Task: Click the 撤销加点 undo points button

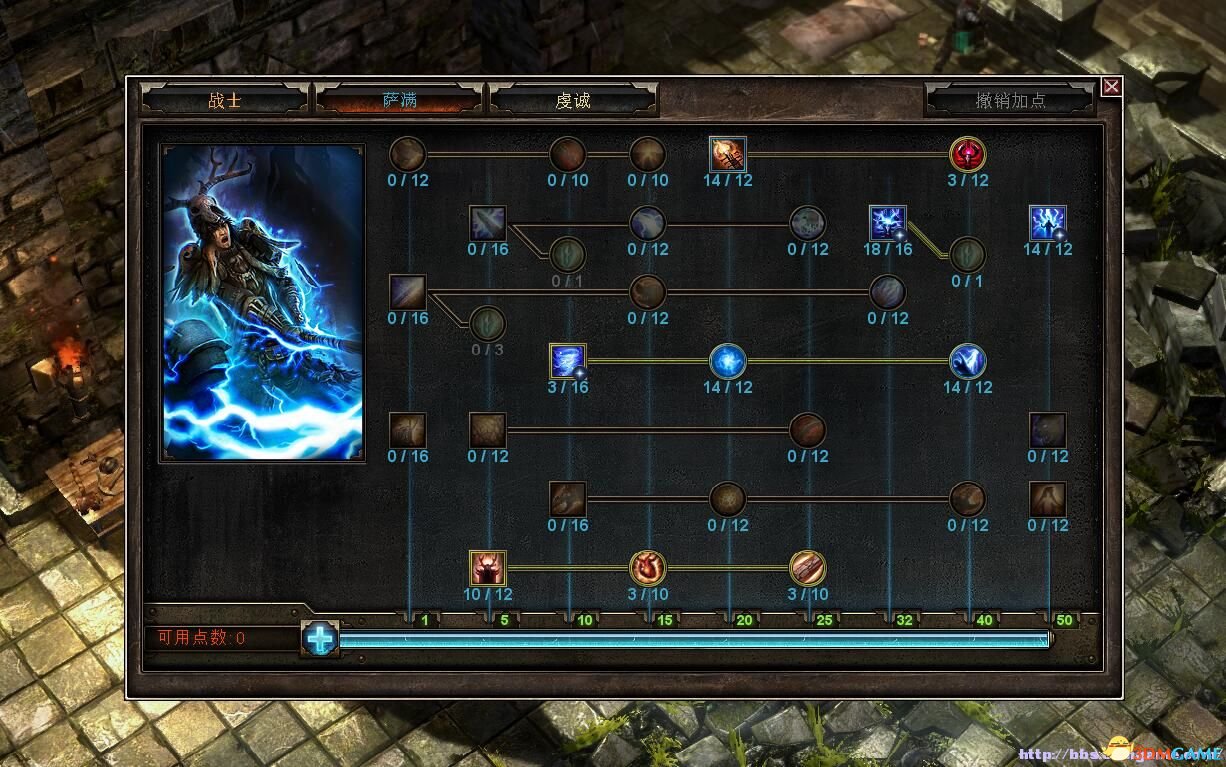Action: coord(1010,100)
